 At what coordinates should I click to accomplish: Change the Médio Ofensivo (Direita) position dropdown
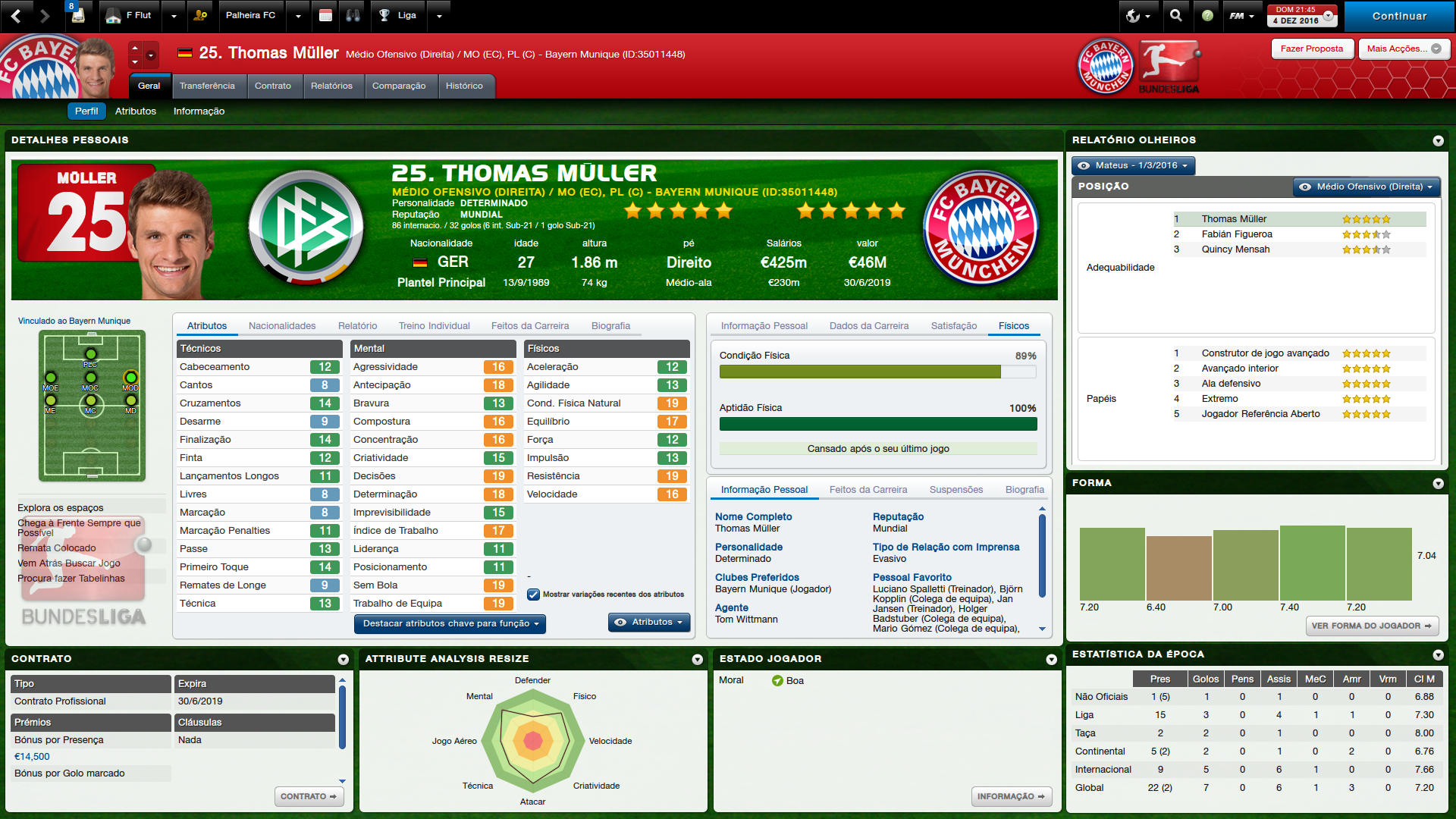pyautogui.click(x=1364, y=187)
